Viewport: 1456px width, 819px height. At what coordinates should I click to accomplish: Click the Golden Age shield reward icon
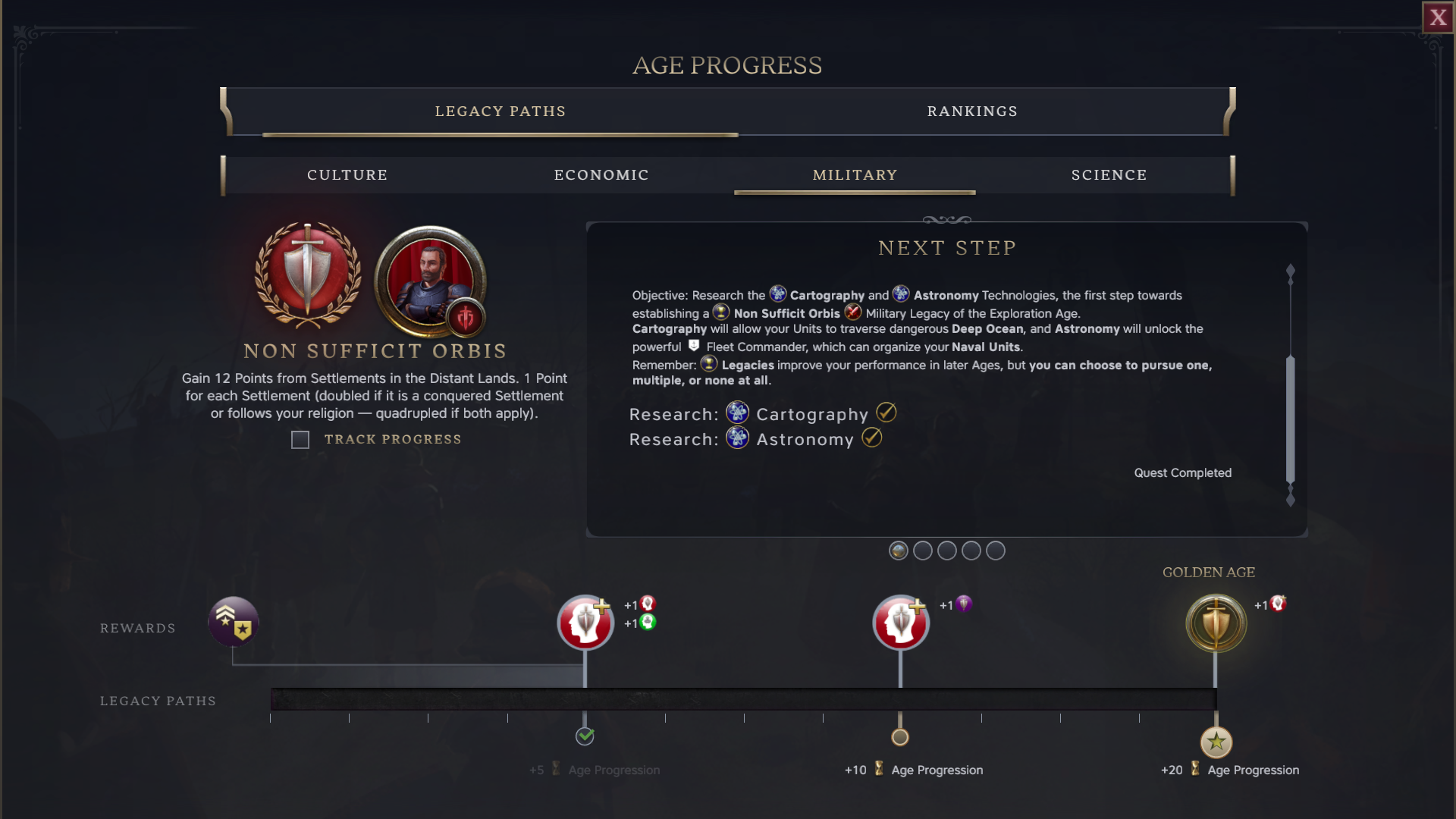point(1216,623)
